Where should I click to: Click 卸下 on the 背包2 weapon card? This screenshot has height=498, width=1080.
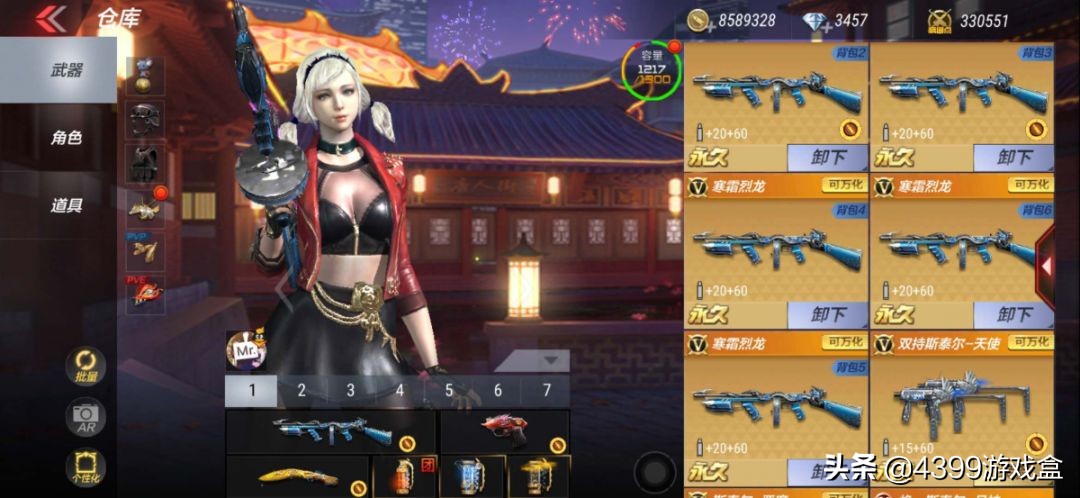[x=826, y=157]
